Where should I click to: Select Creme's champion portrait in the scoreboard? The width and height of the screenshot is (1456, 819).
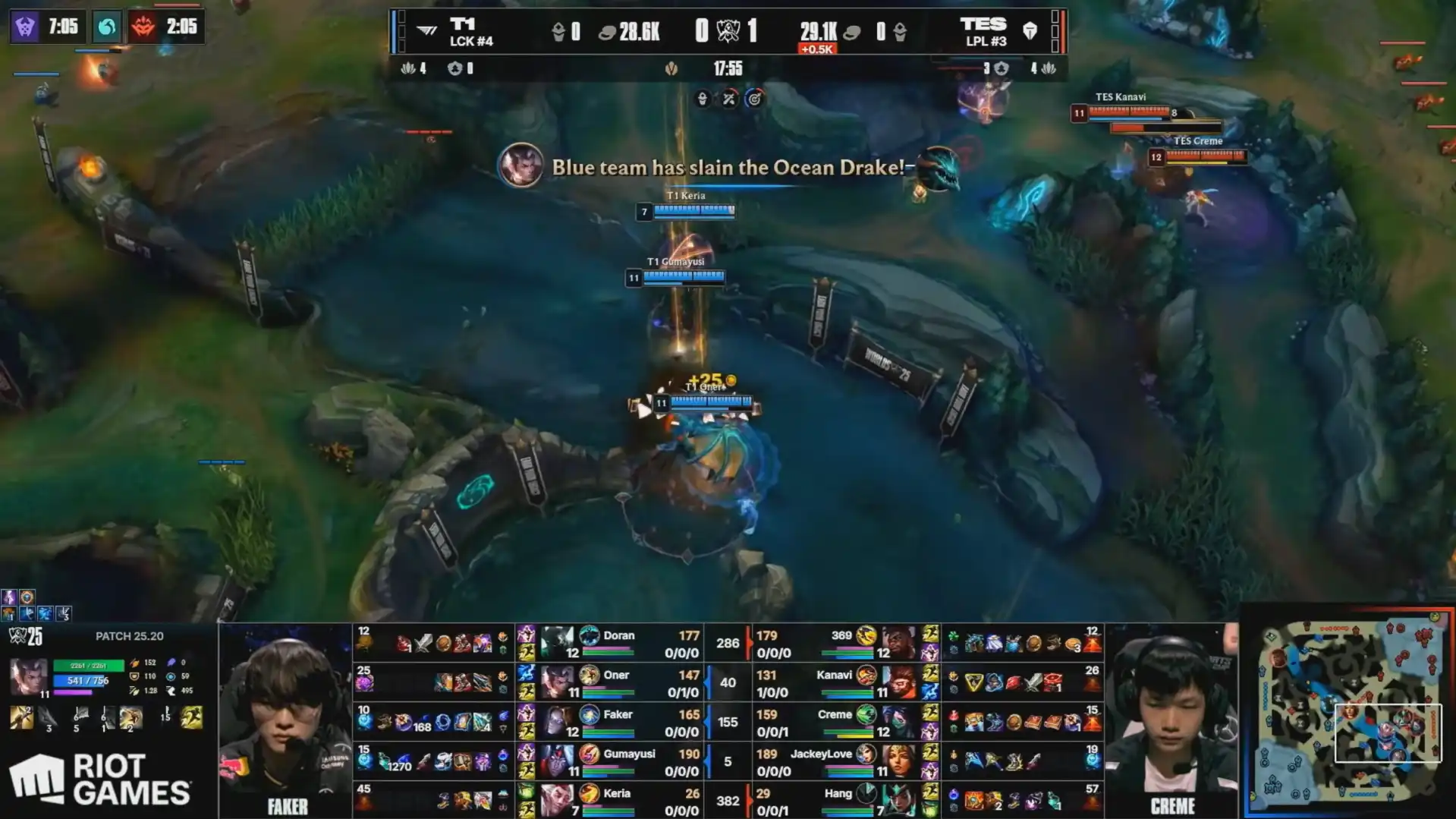[898, 721]
